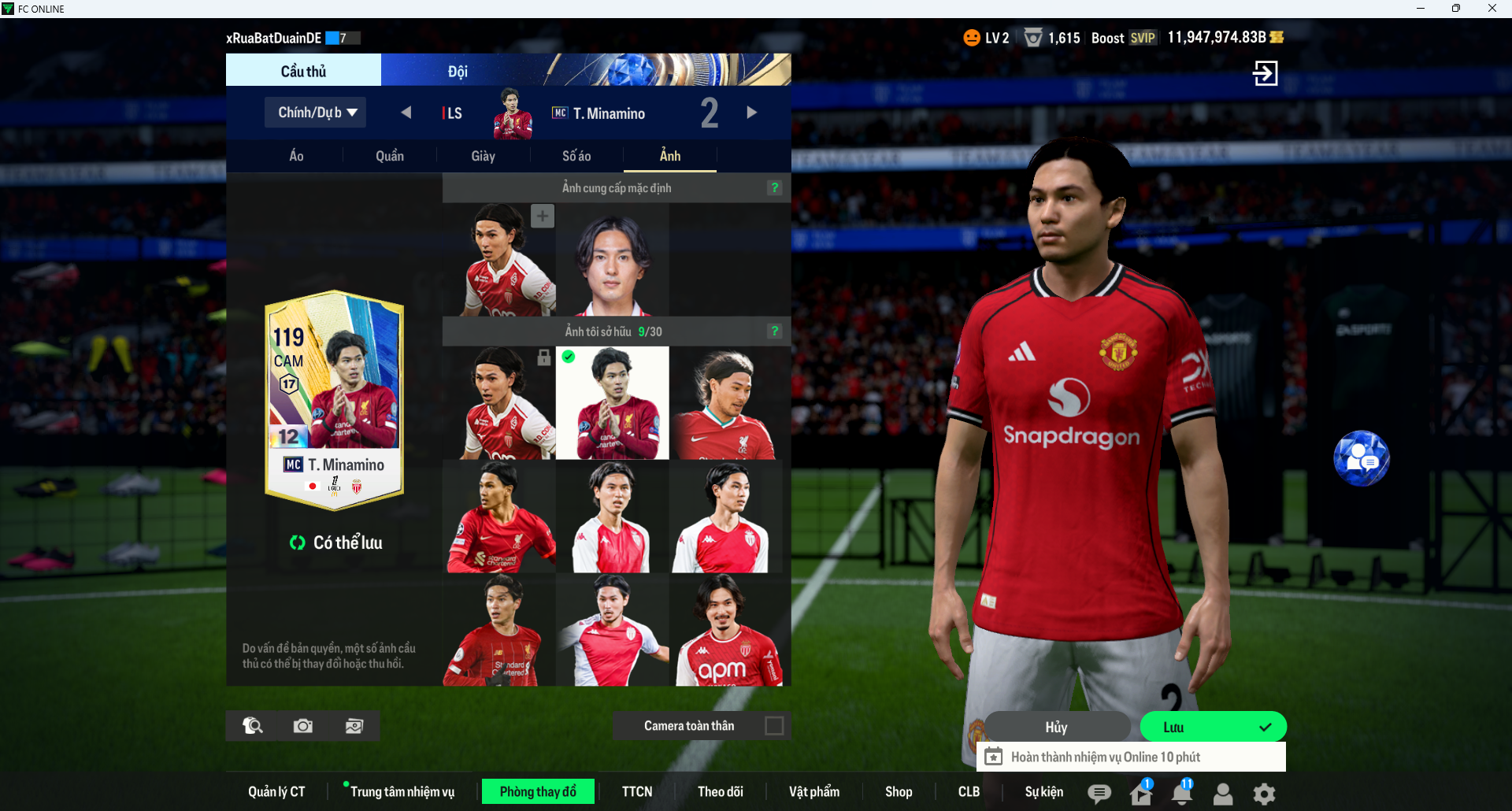Choose the default suit portrait photo

[x=612, y=260]
